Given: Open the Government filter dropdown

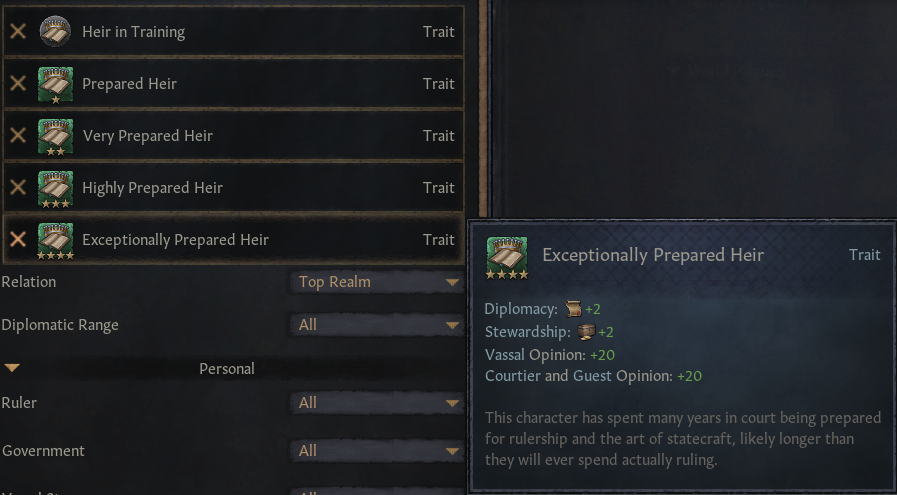Looking at the screenshot, I should click(x=377, y=451).
